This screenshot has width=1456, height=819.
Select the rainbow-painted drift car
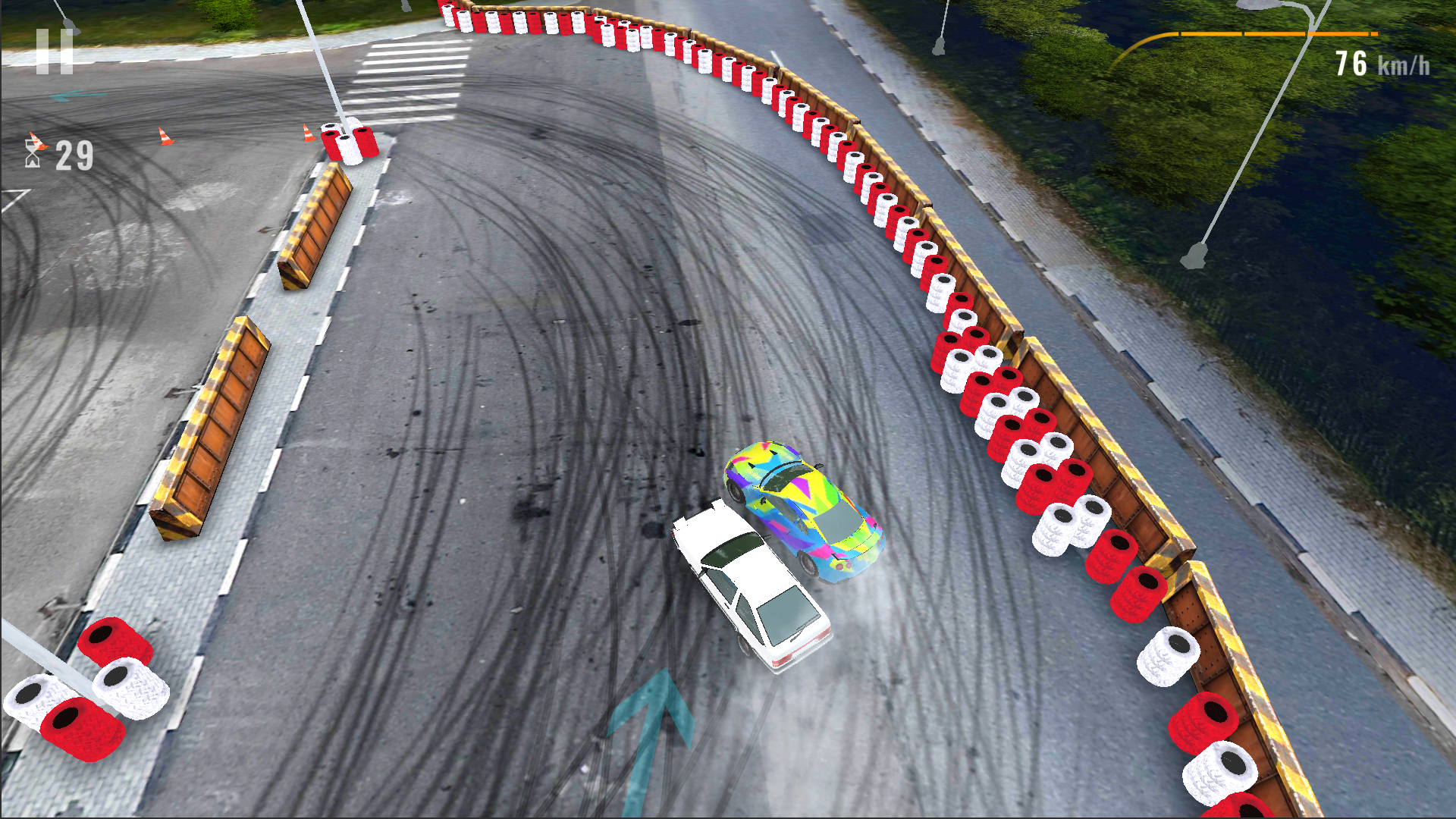pyautogui.click(x=804, y=508)
